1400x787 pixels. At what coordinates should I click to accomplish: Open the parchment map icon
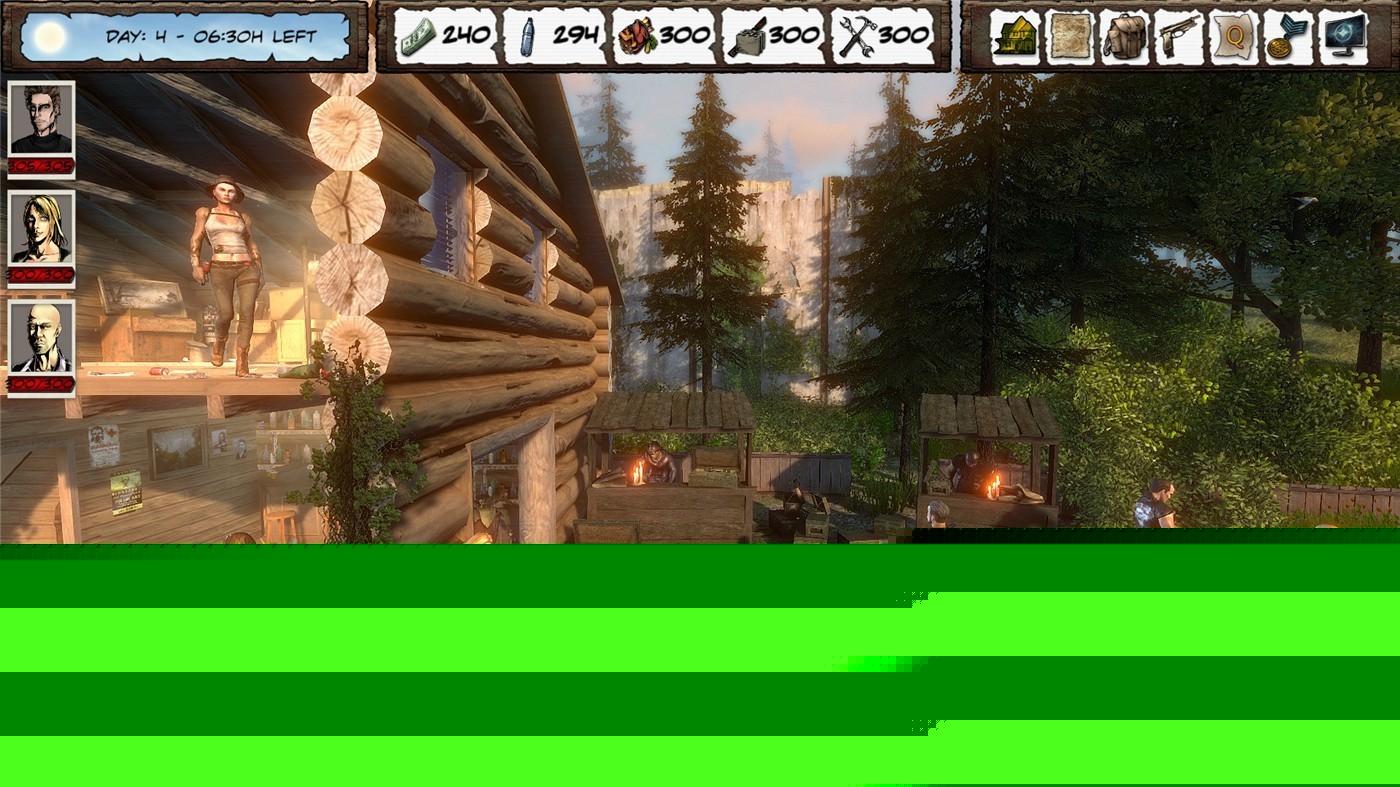(x=1070, y=38)
